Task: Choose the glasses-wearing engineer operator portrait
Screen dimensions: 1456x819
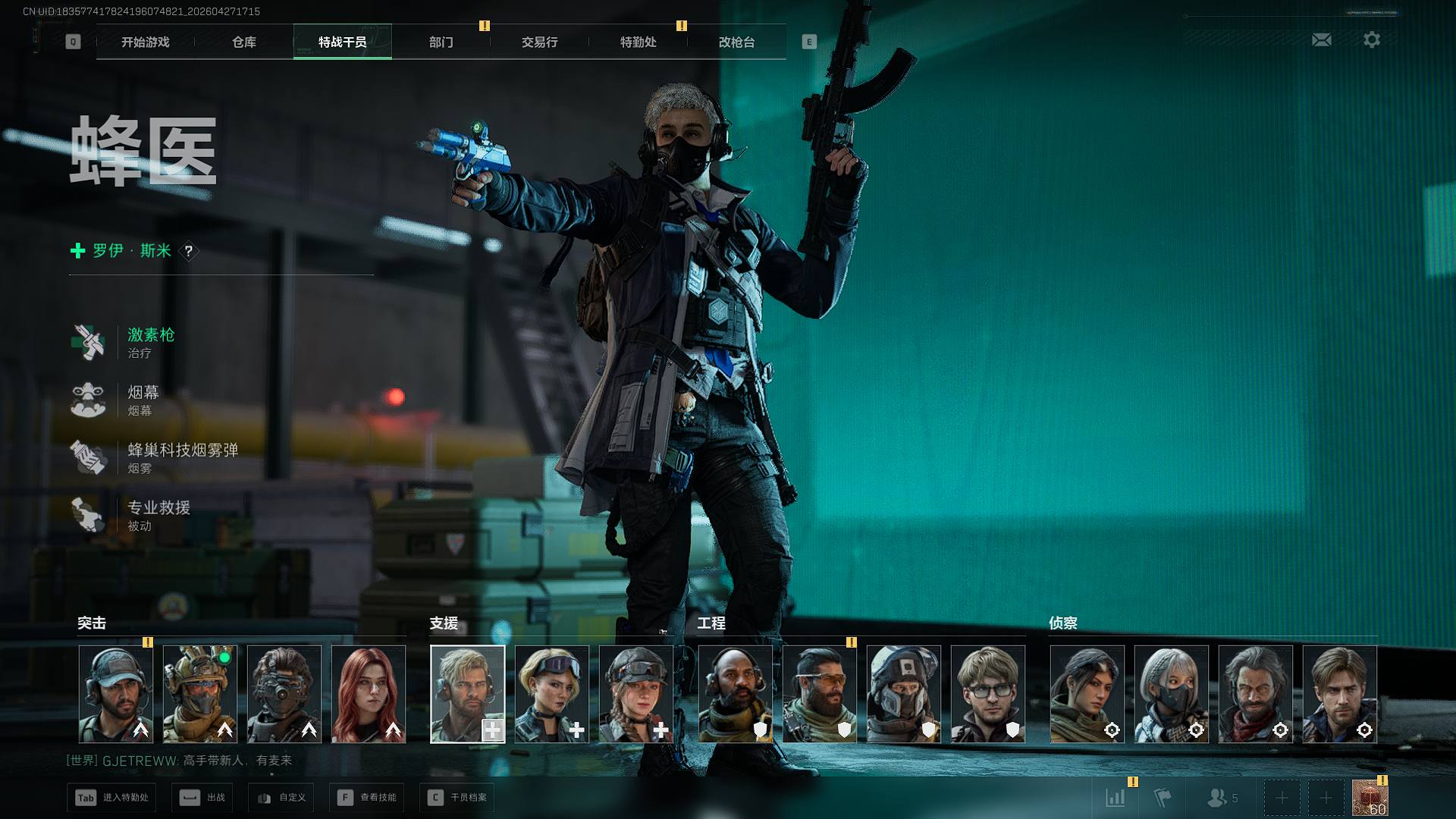Action: coord(987,694)
